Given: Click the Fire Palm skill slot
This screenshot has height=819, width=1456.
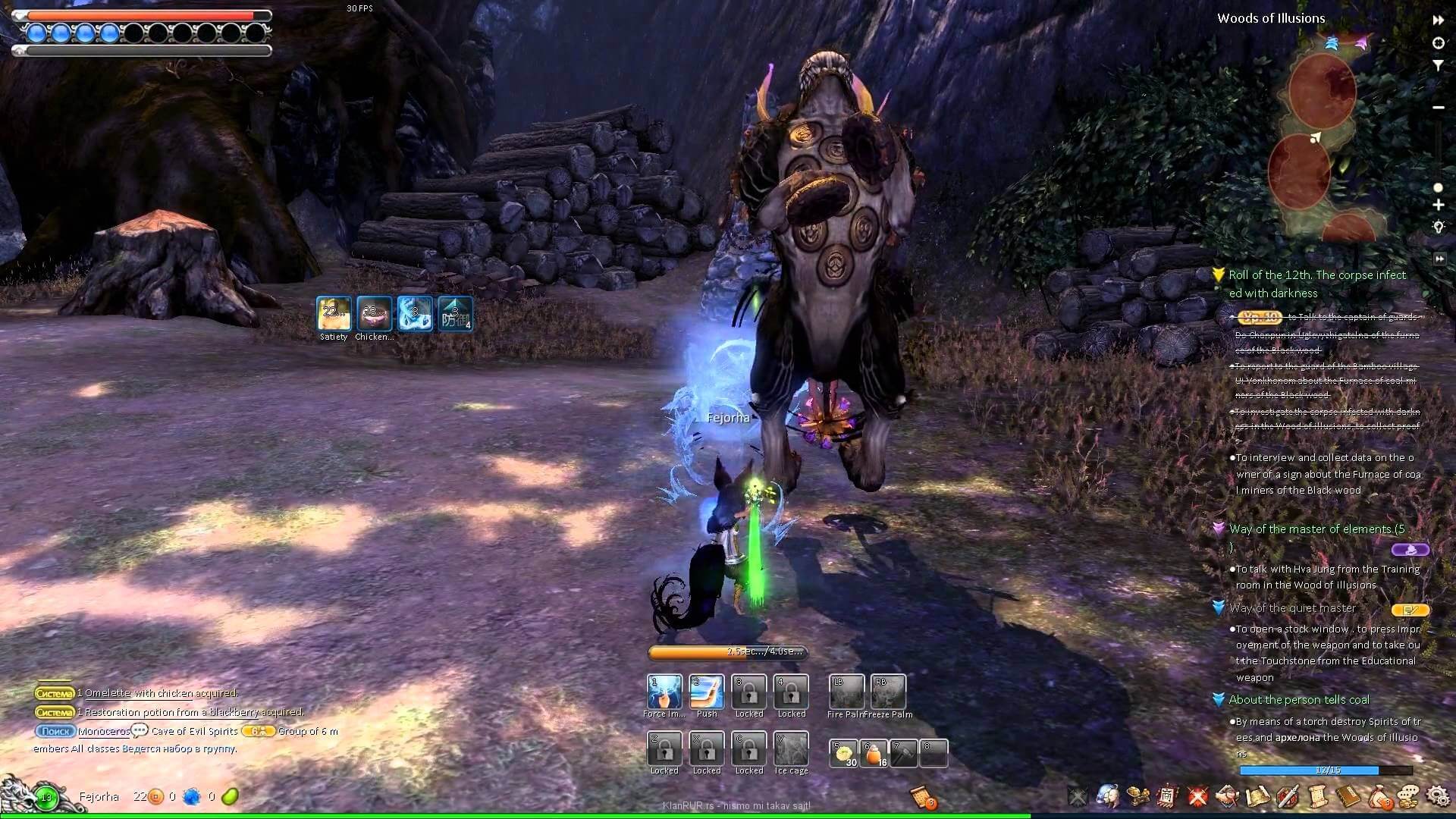Looking at the screenshot, I should 846,692.
